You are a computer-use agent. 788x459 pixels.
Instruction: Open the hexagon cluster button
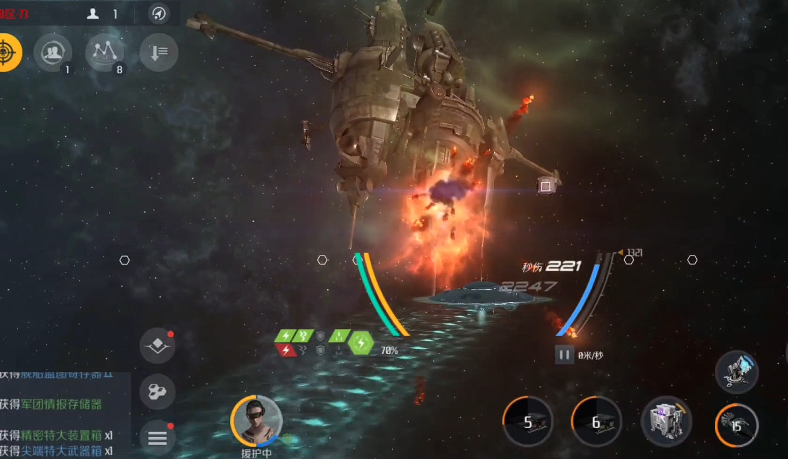click(x=157, y=391)
